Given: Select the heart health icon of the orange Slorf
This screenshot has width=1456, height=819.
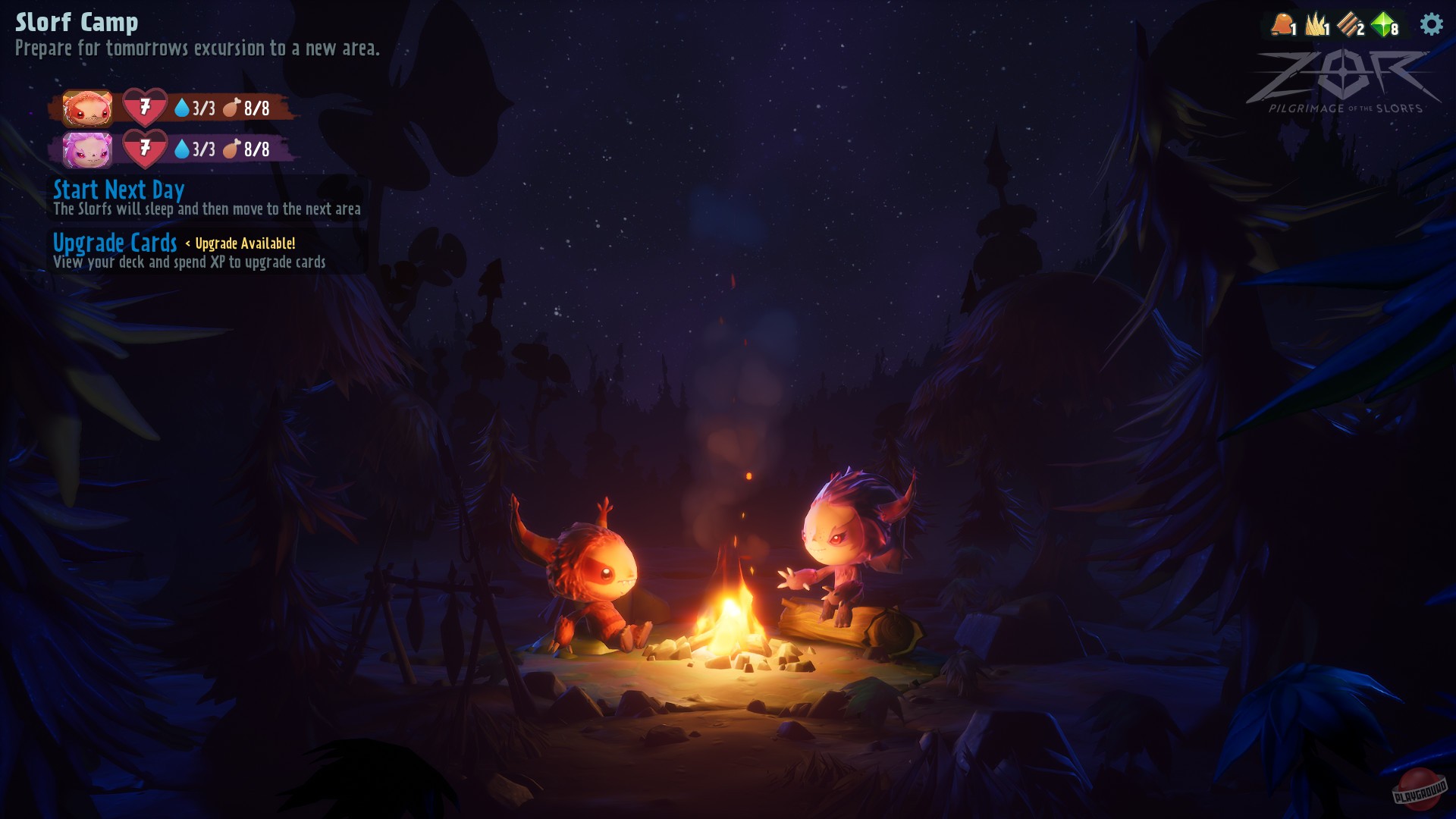Looking at the screenshot, I should [x=144, y=108].
